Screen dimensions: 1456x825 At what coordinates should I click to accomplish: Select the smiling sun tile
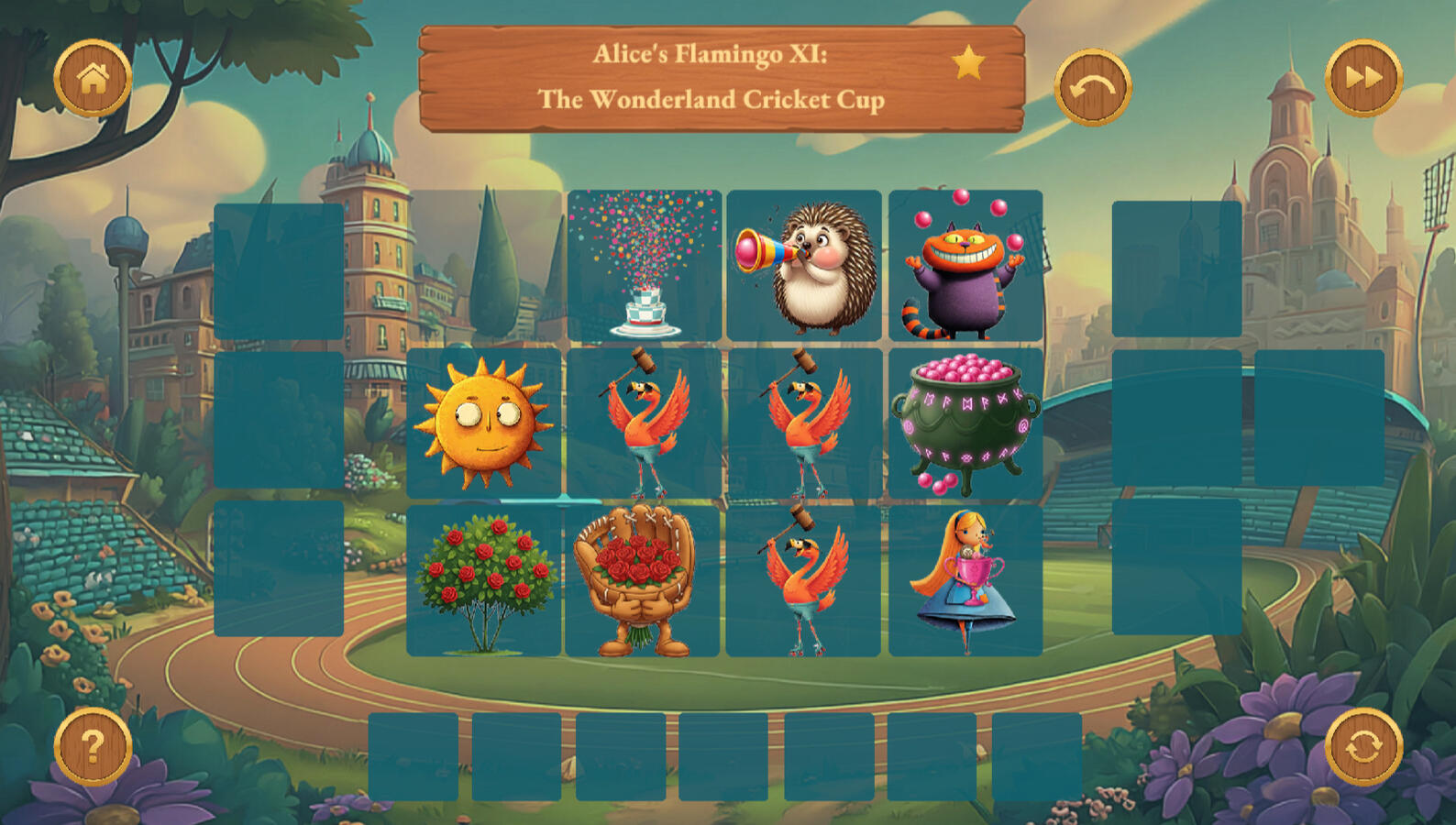point(483,423)
